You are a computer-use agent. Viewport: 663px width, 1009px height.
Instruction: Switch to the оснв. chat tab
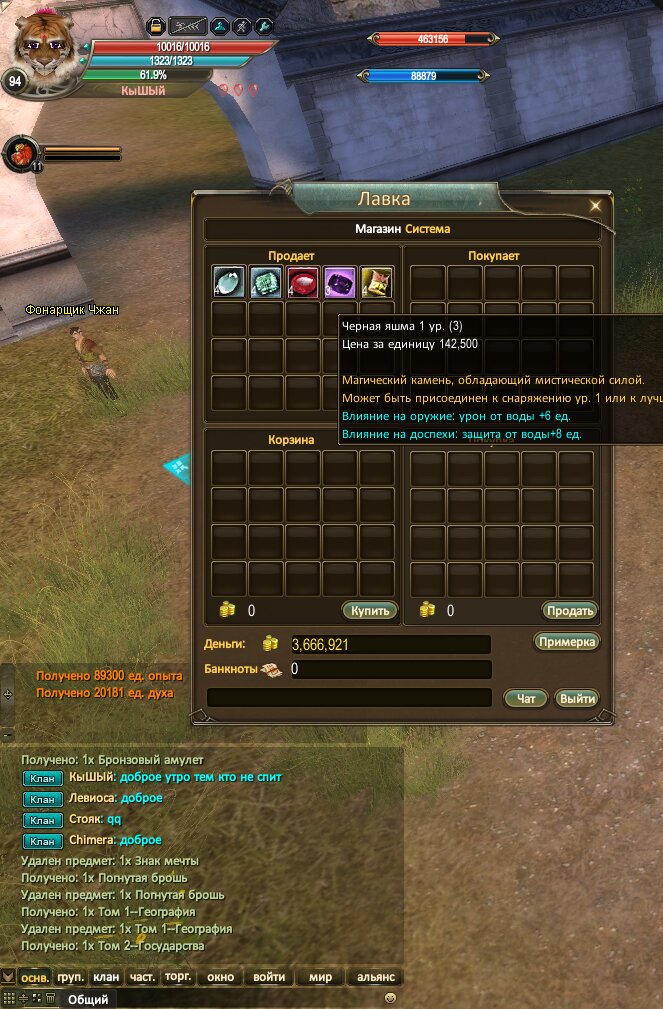(x=35, y=977)
